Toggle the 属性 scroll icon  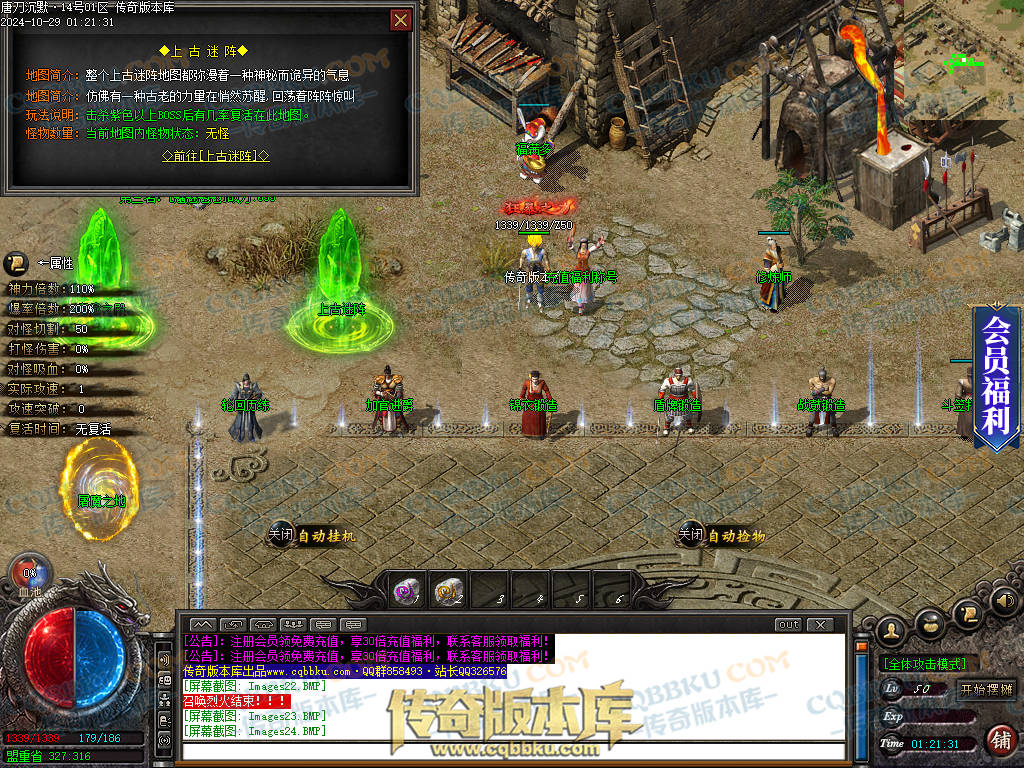(16, 263)
